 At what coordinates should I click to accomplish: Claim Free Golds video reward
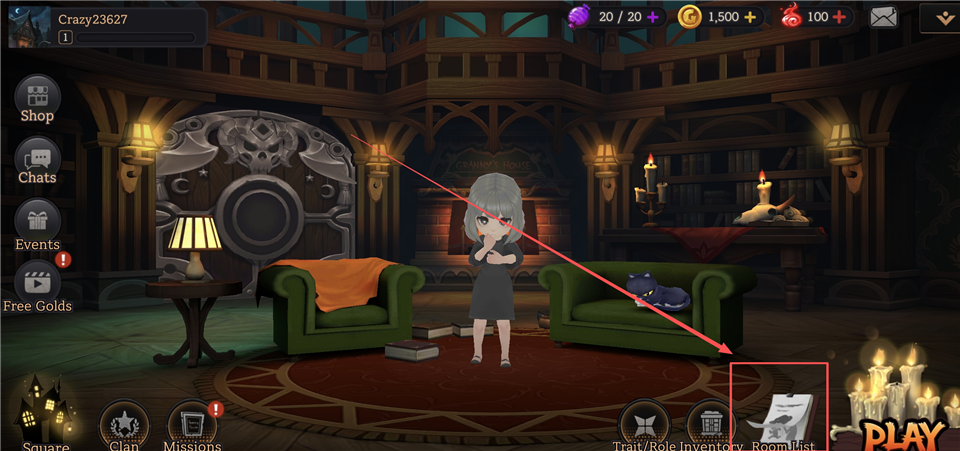tap(37, 284)
